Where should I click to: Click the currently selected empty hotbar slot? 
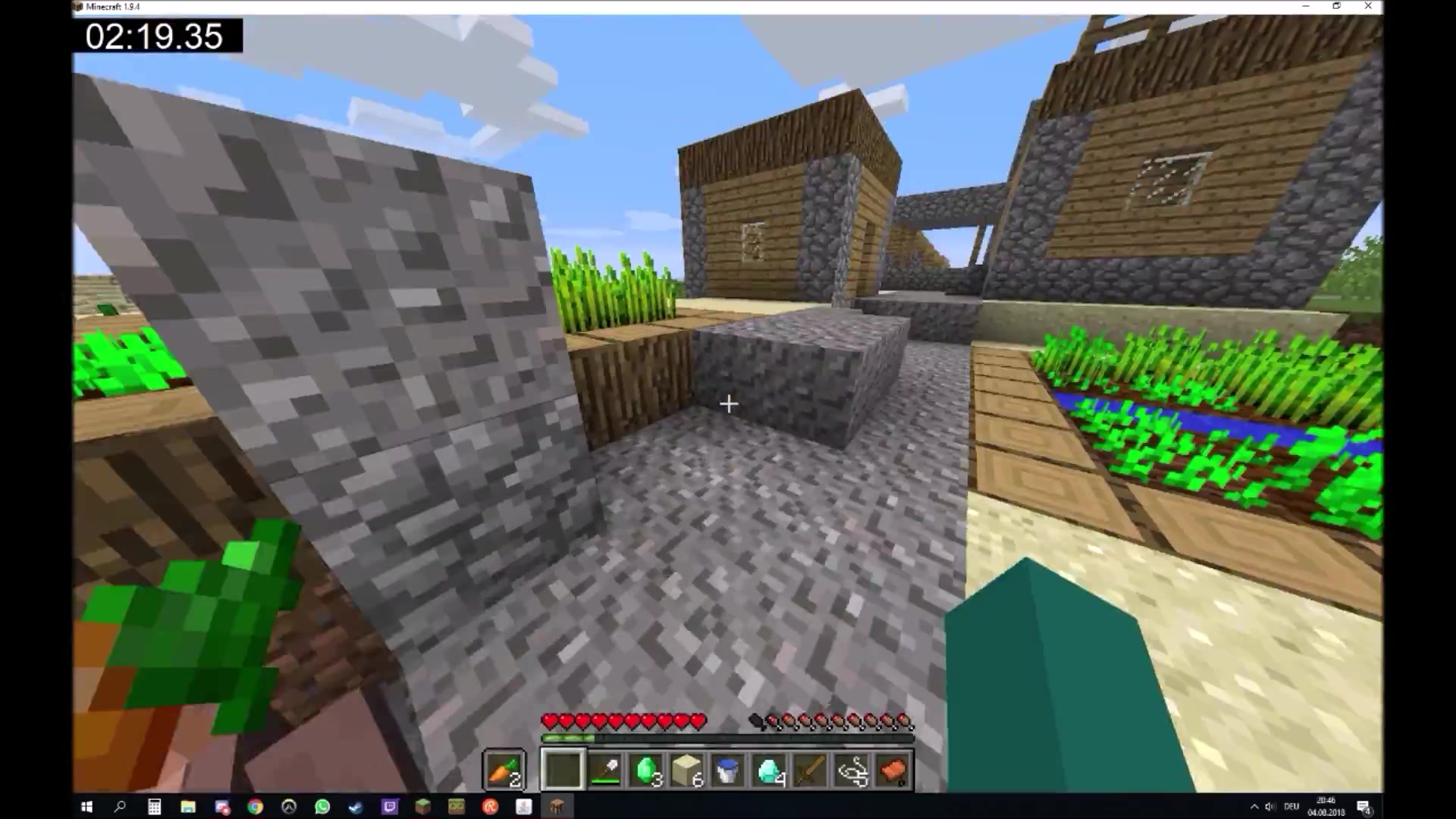[563, 770]
